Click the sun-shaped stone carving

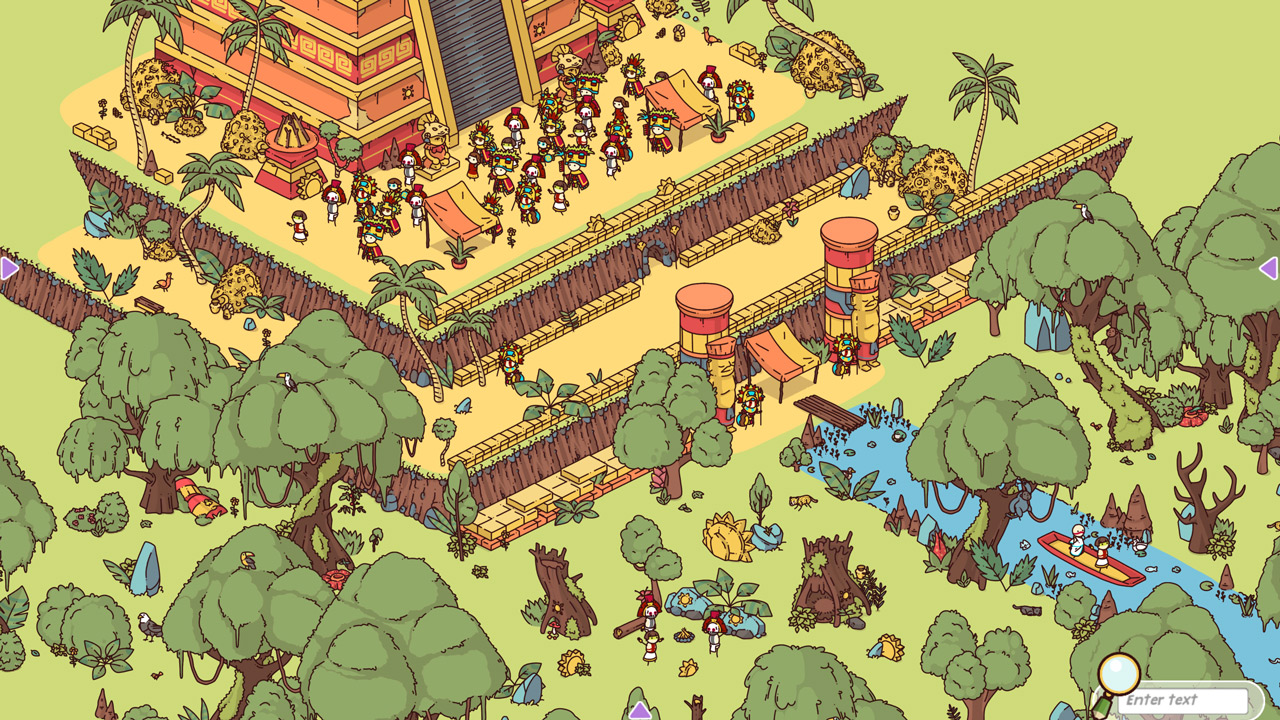726,536
